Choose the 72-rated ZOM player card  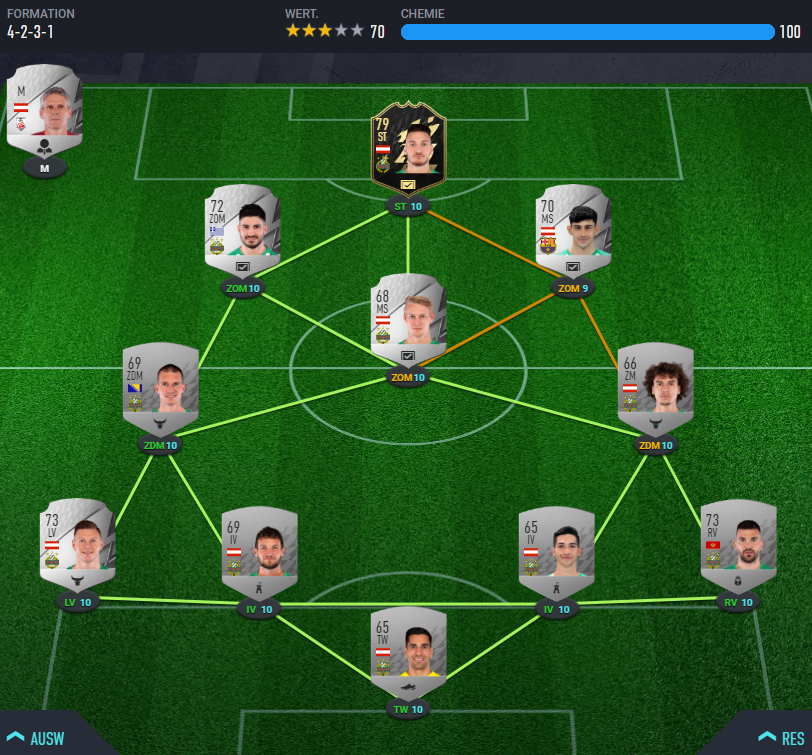[x=242, y=226]
